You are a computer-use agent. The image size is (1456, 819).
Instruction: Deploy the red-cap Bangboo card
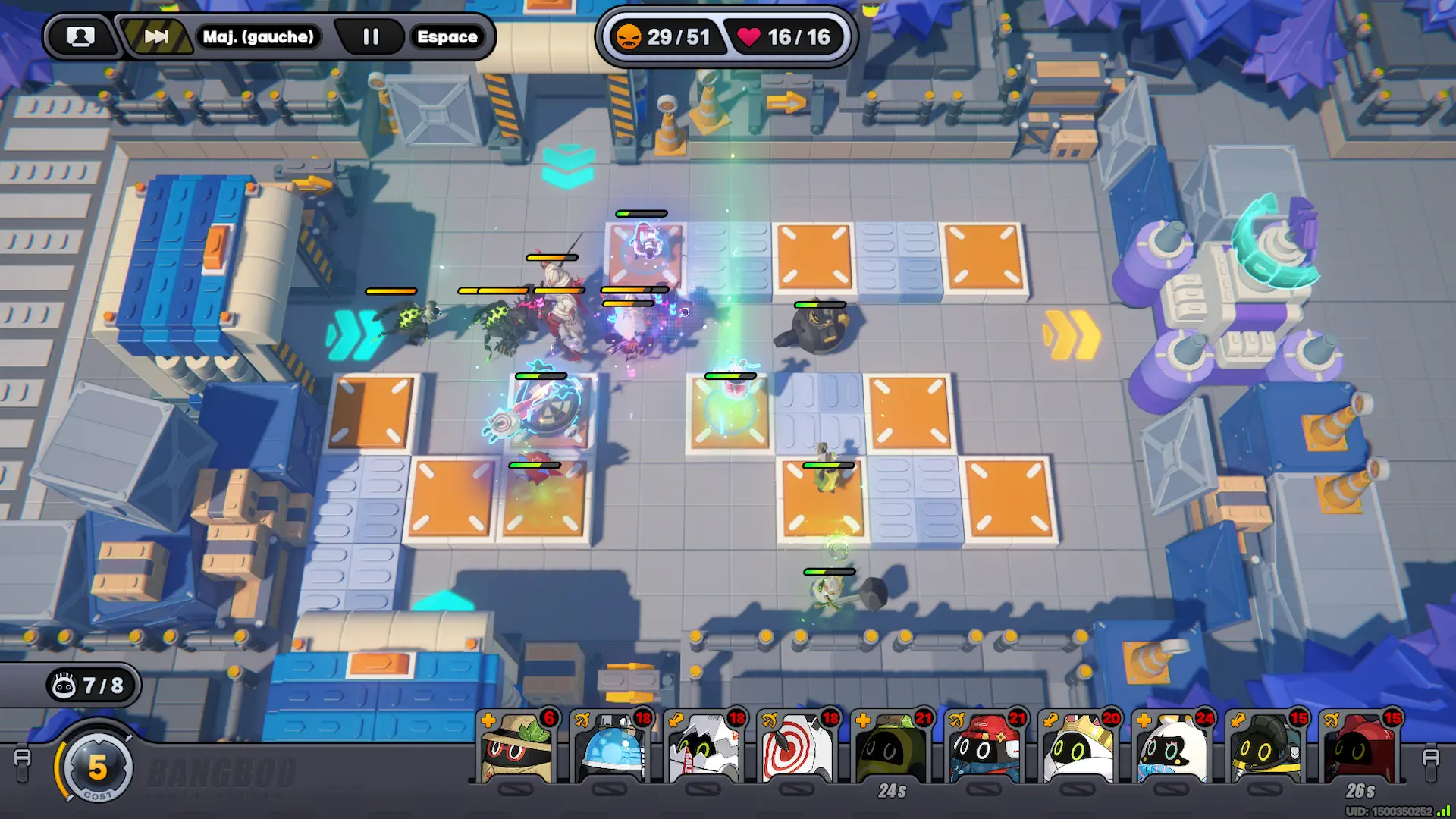click(986, 748)
